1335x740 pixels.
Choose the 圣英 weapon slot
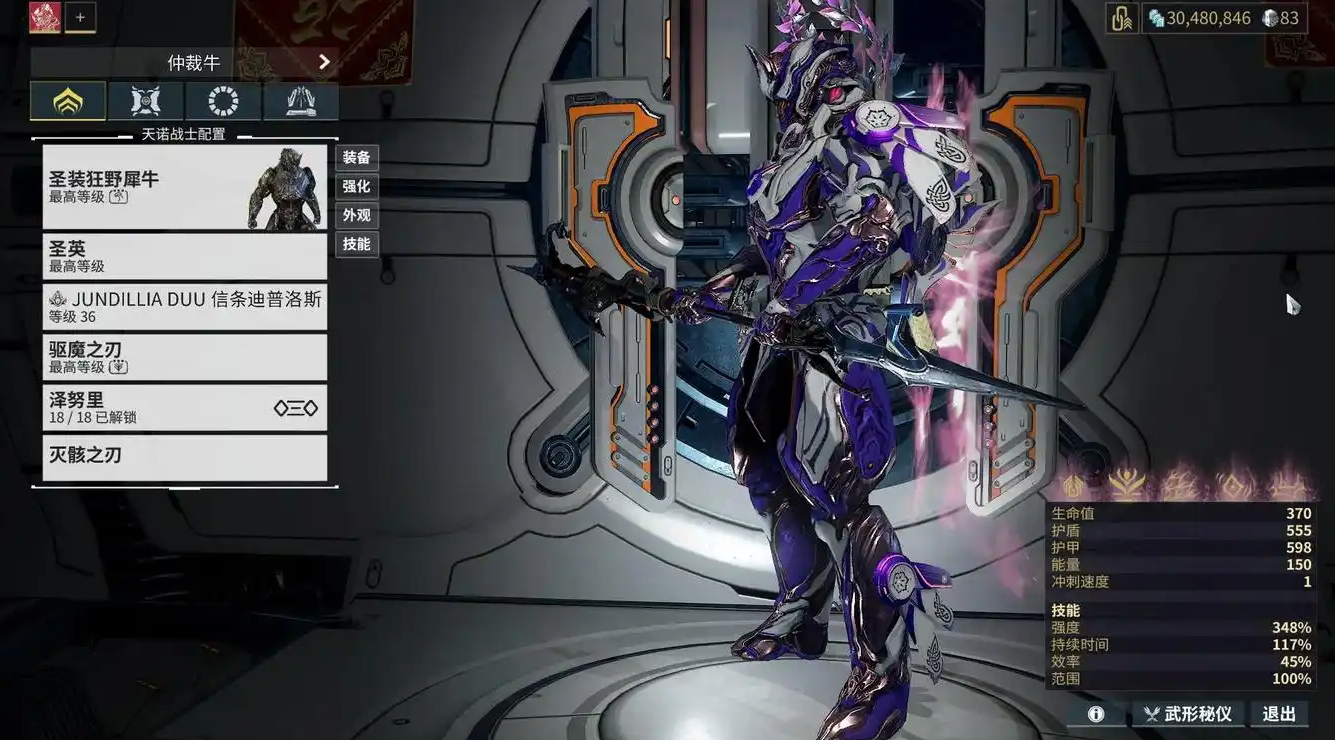pyautogui.click(x=184, y=256)
